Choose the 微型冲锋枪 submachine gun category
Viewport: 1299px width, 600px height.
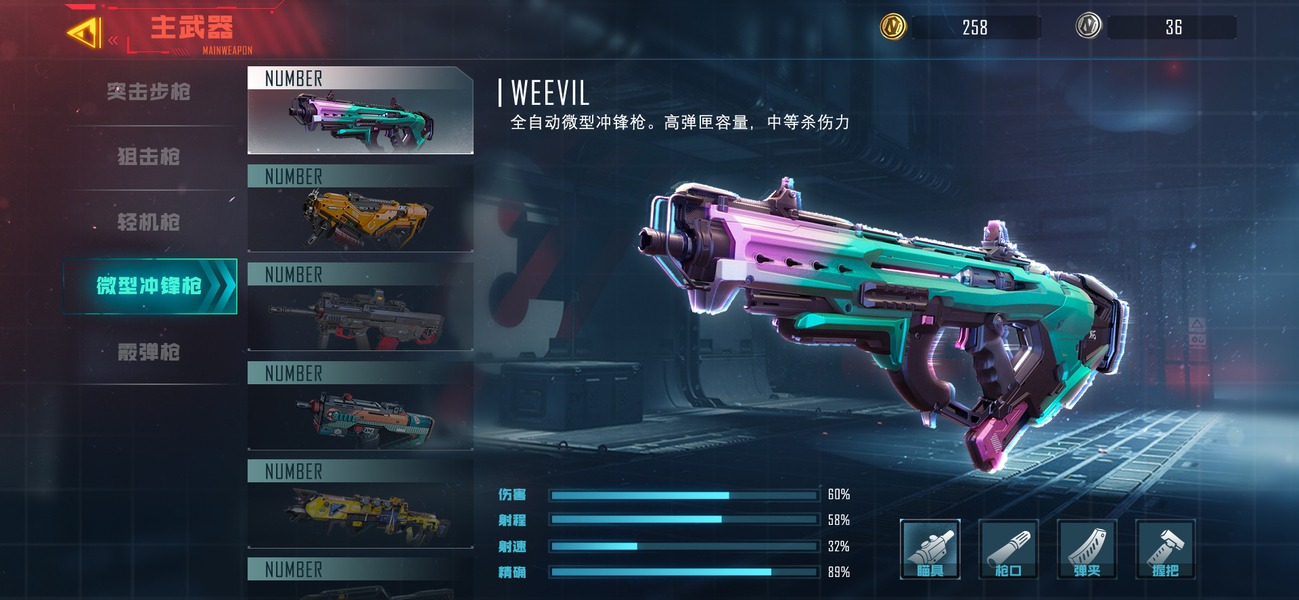coord(150,286)
